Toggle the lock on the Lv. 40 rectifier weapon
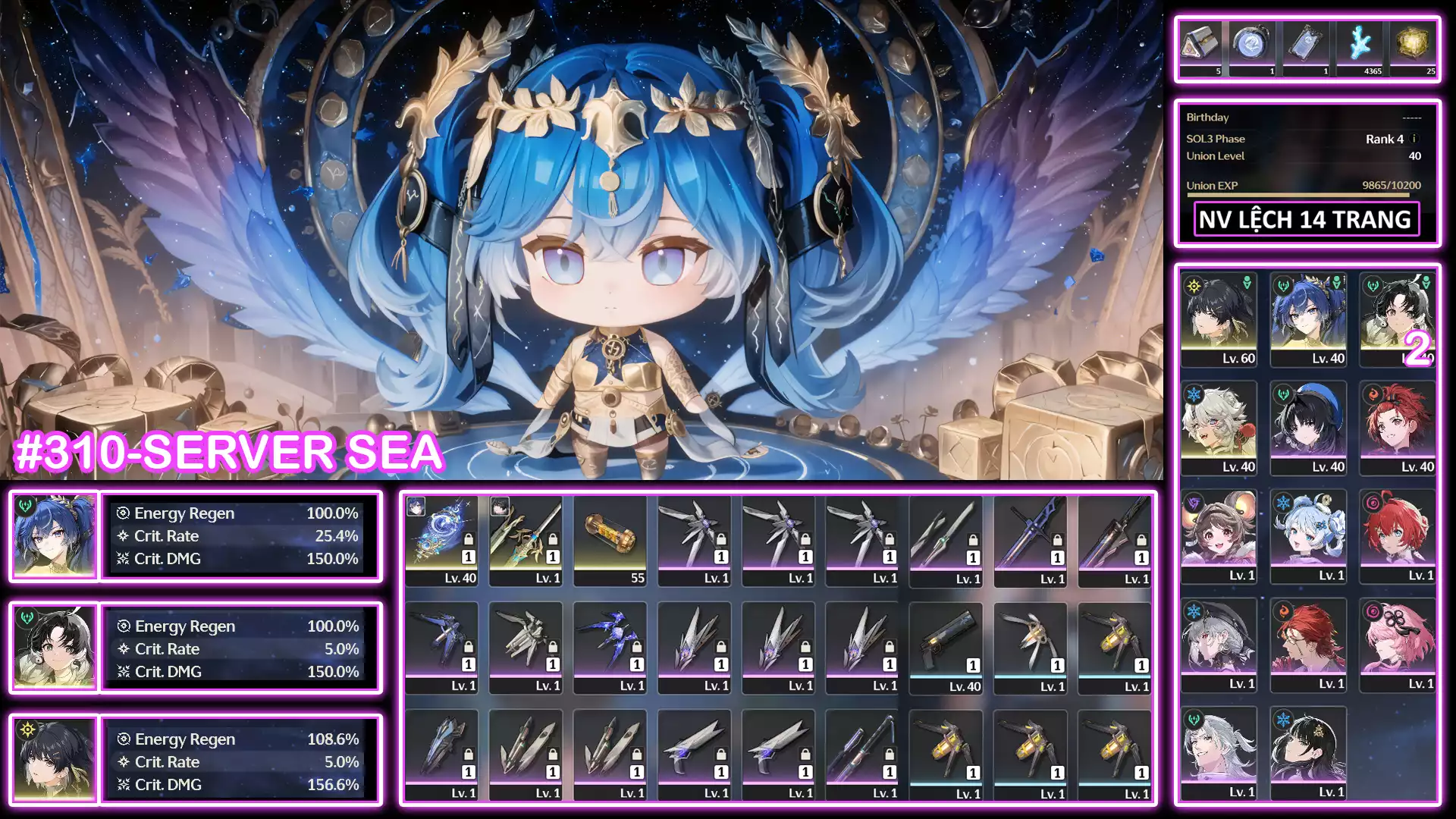 [469, 540]
